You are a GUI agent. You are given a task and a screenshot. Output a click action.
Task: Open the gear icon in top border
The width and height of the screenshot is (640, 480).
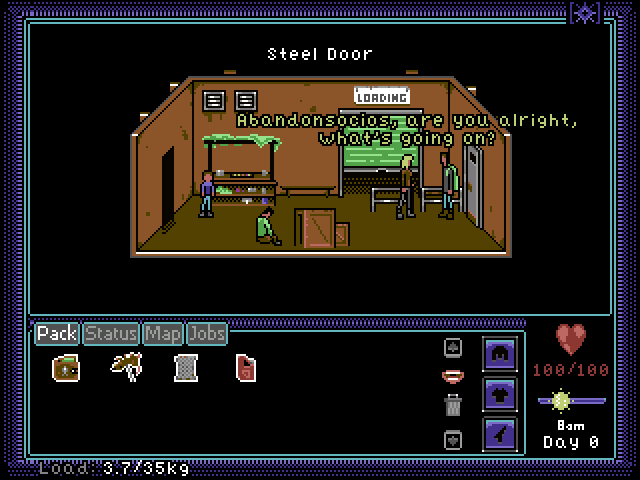coord(584,12)
